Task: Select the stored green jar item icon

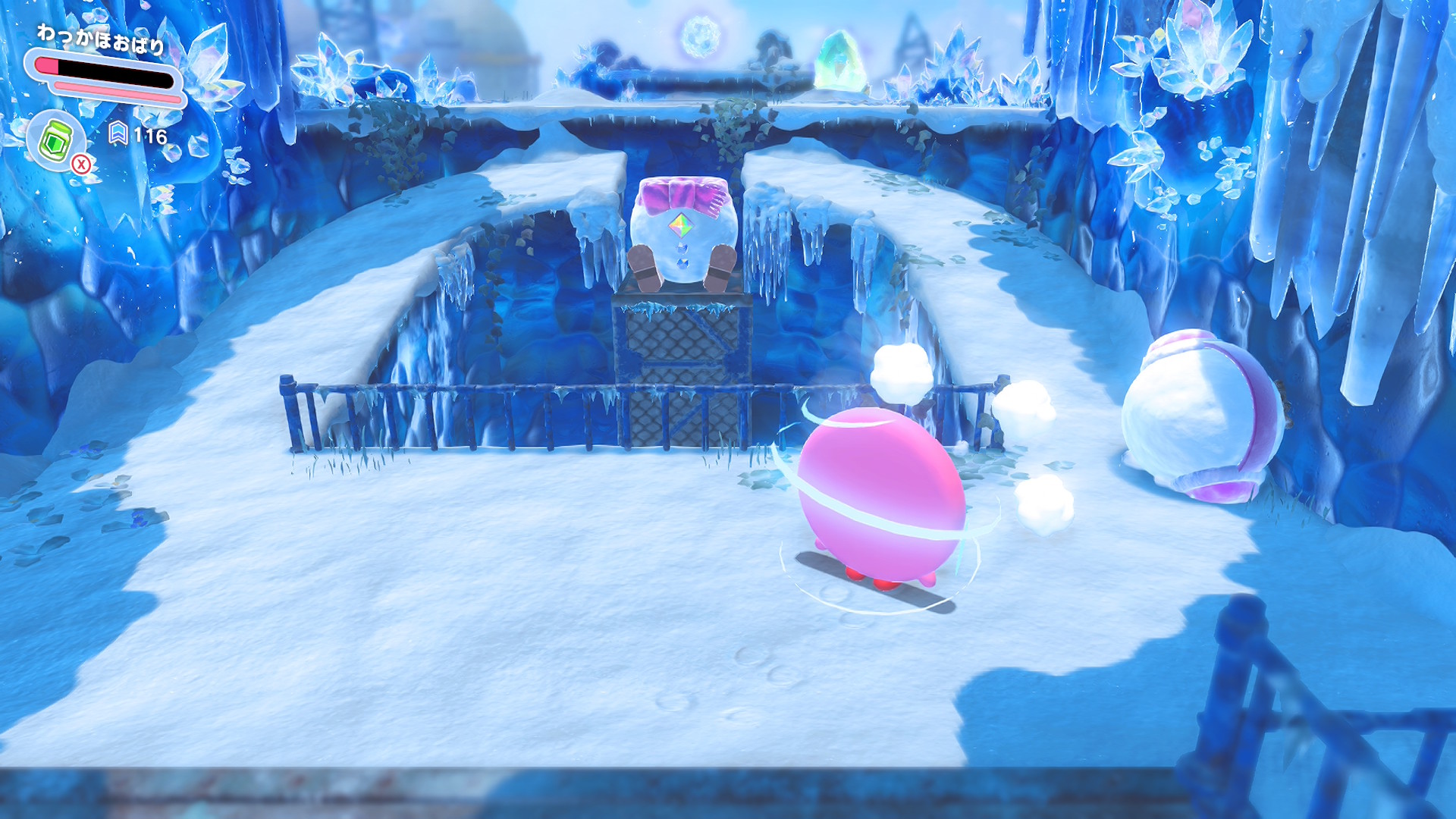Action: (56, 141)
